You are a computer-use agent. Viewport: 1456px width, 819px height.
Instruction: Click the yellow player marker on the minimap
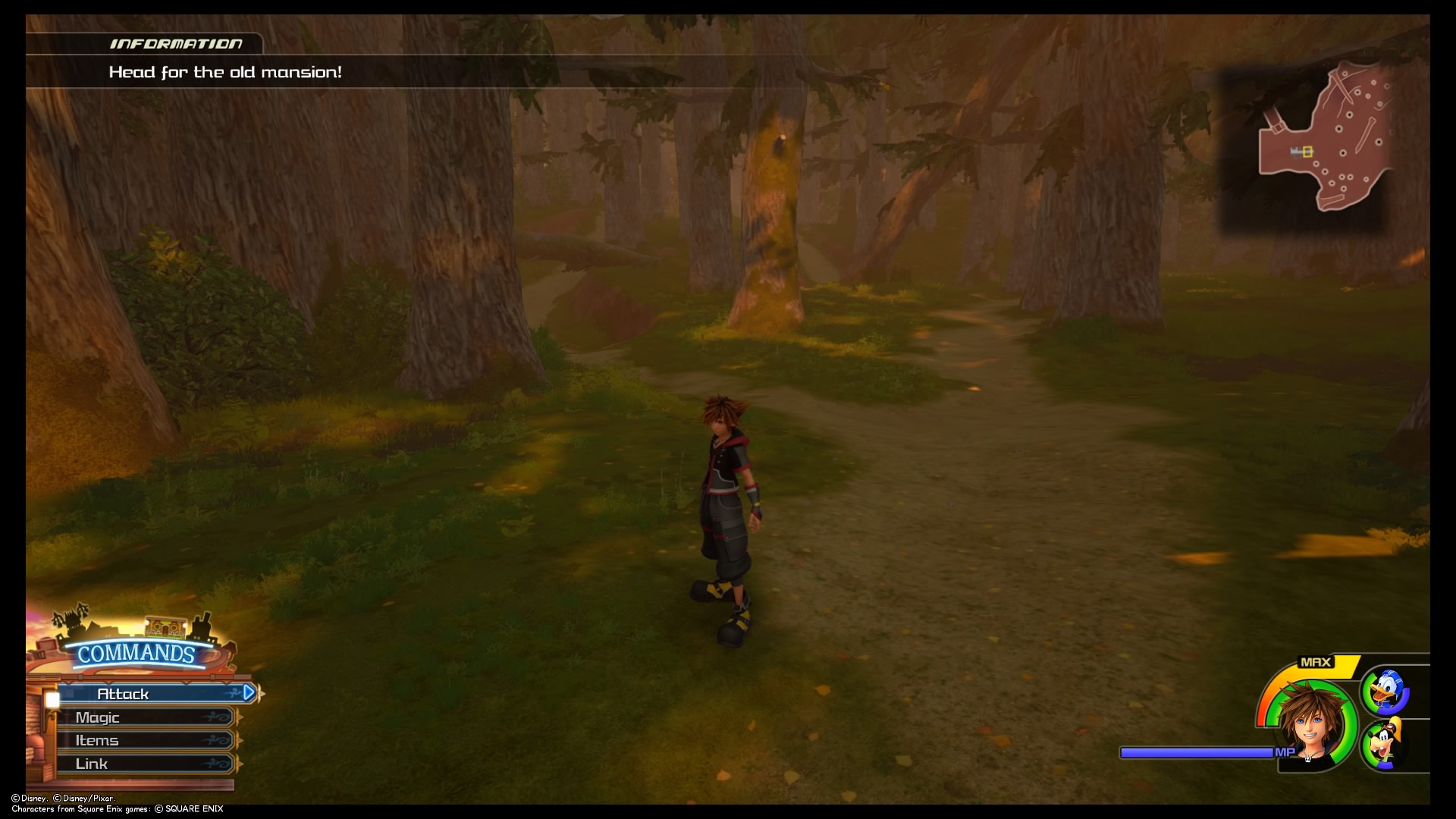[1306, 152]
